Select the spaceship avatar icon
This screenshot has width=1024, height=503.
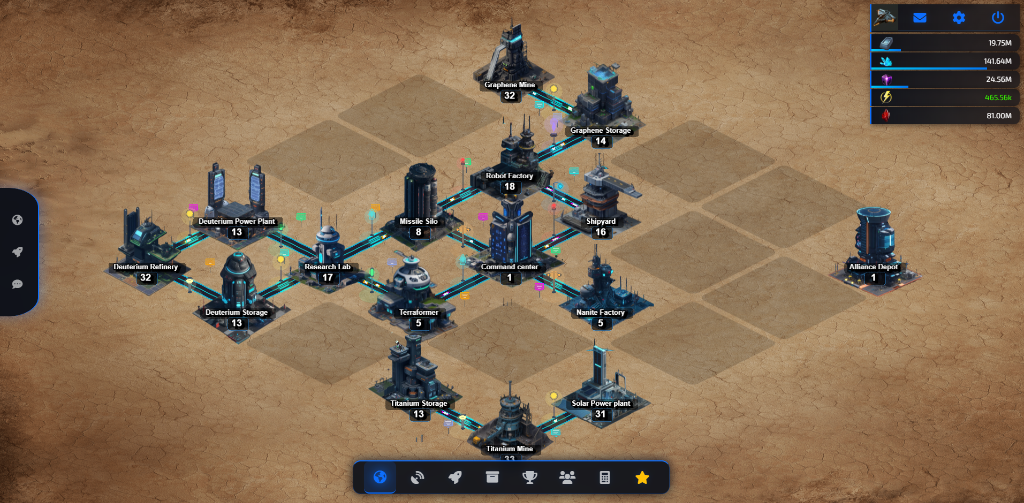point(884,17)
